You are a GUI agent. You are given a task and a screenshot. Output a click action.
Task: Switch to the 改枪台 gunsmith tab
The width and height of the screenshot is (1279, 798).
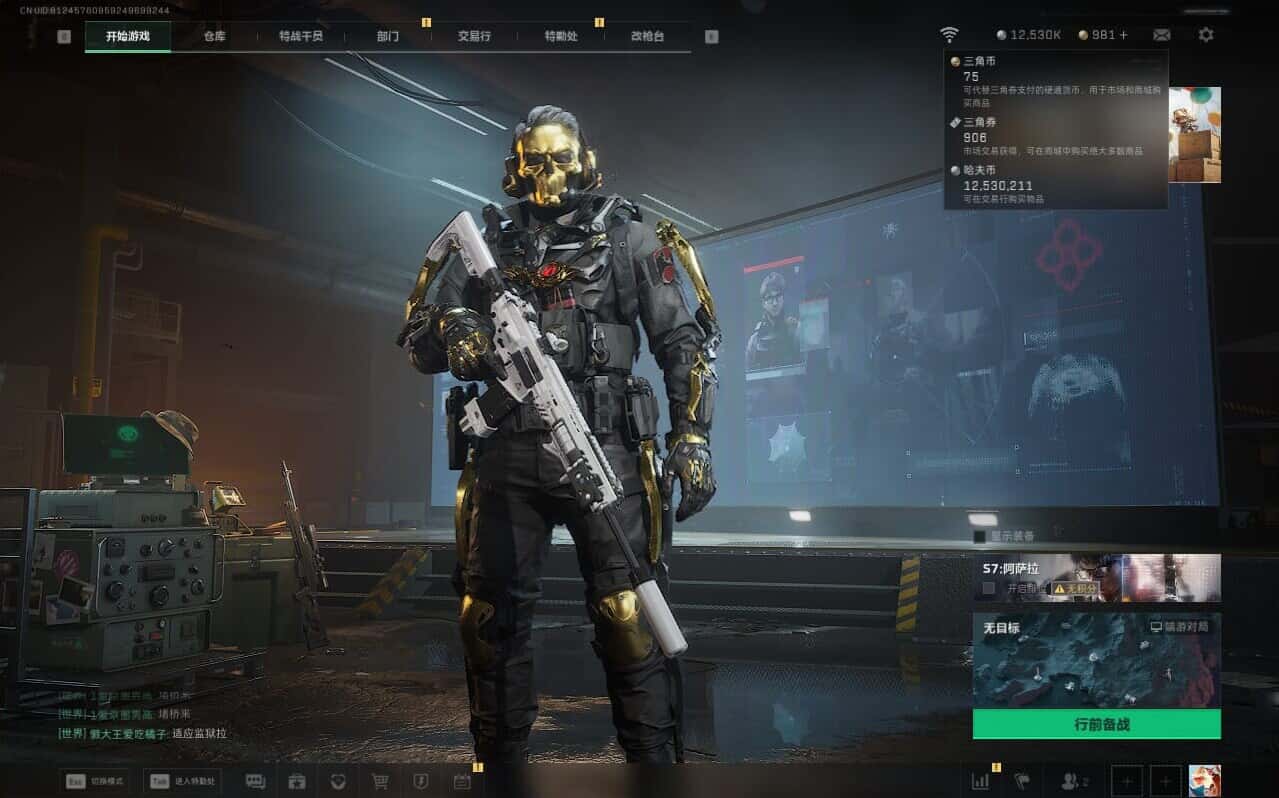coord(647,36)
